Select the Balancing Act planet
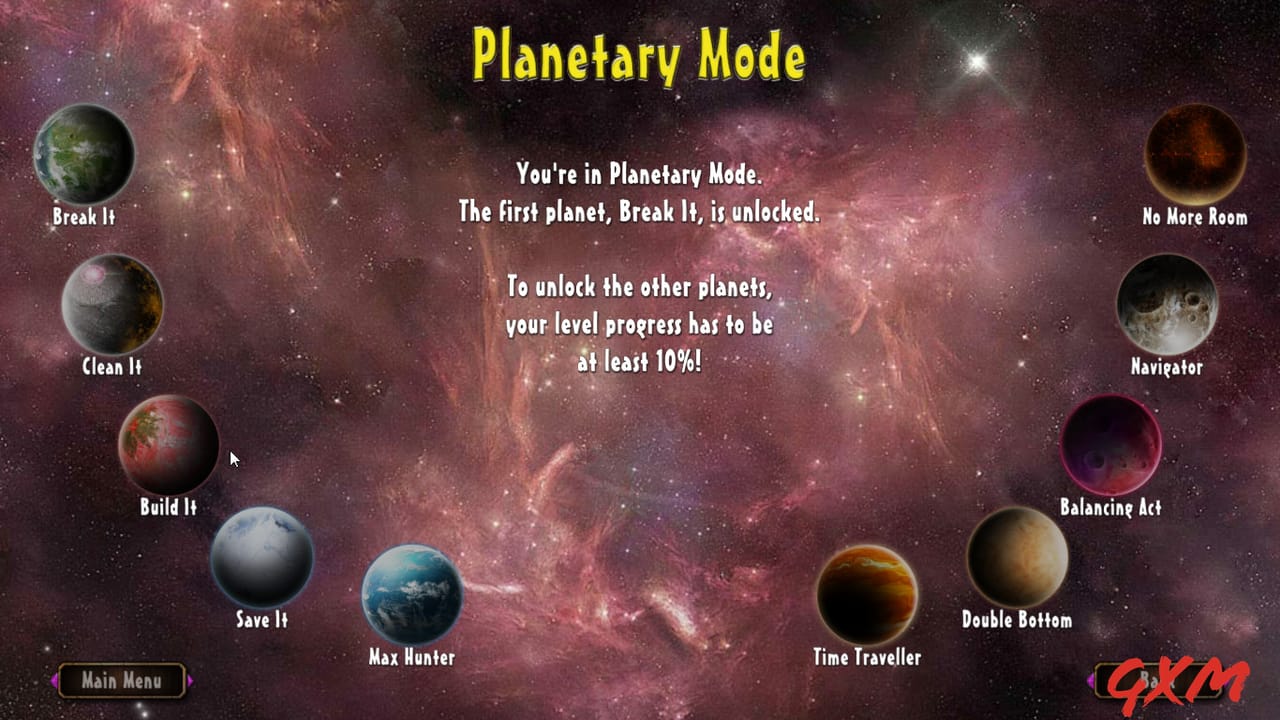1280x720 pixels. click(1112, 445)
